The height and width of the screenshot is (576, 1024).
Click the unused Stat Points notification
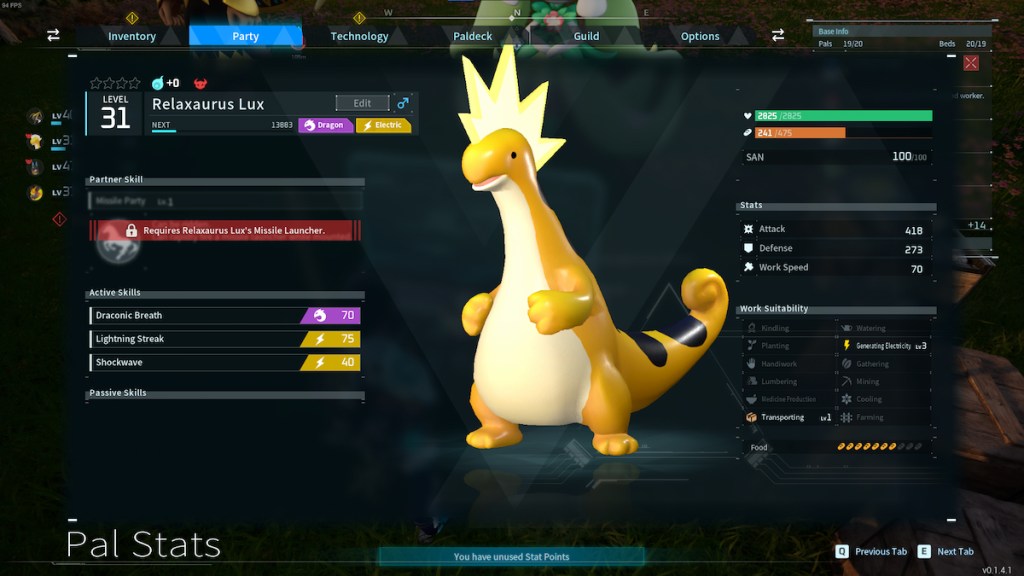(x=511, y=556)
